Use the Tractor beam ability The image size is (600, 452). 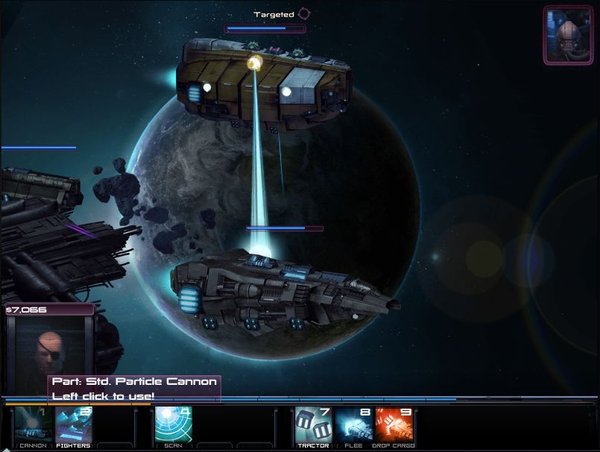[313, 425]
